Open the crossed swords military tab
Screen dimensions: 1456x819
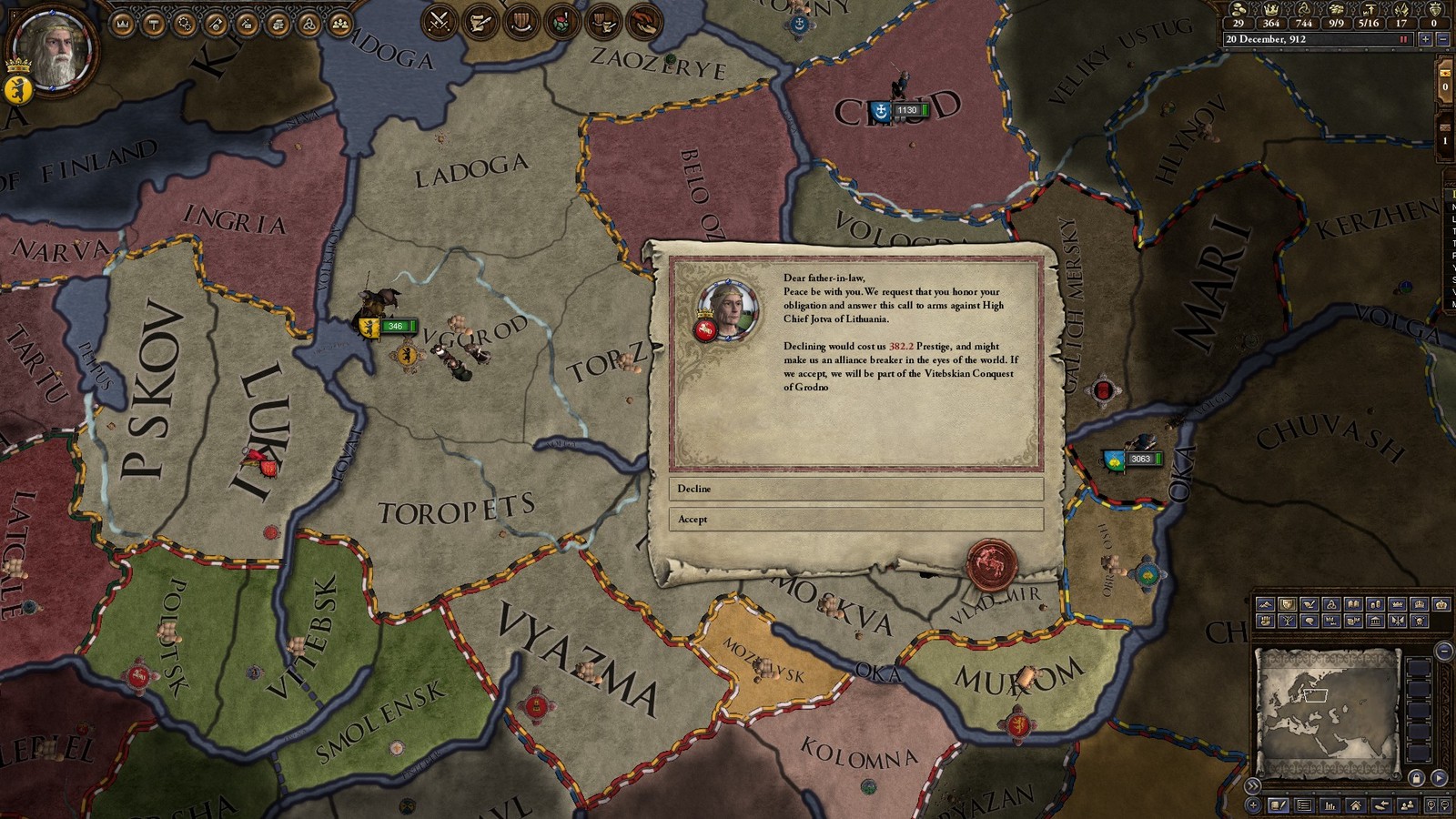pos(440,21)
